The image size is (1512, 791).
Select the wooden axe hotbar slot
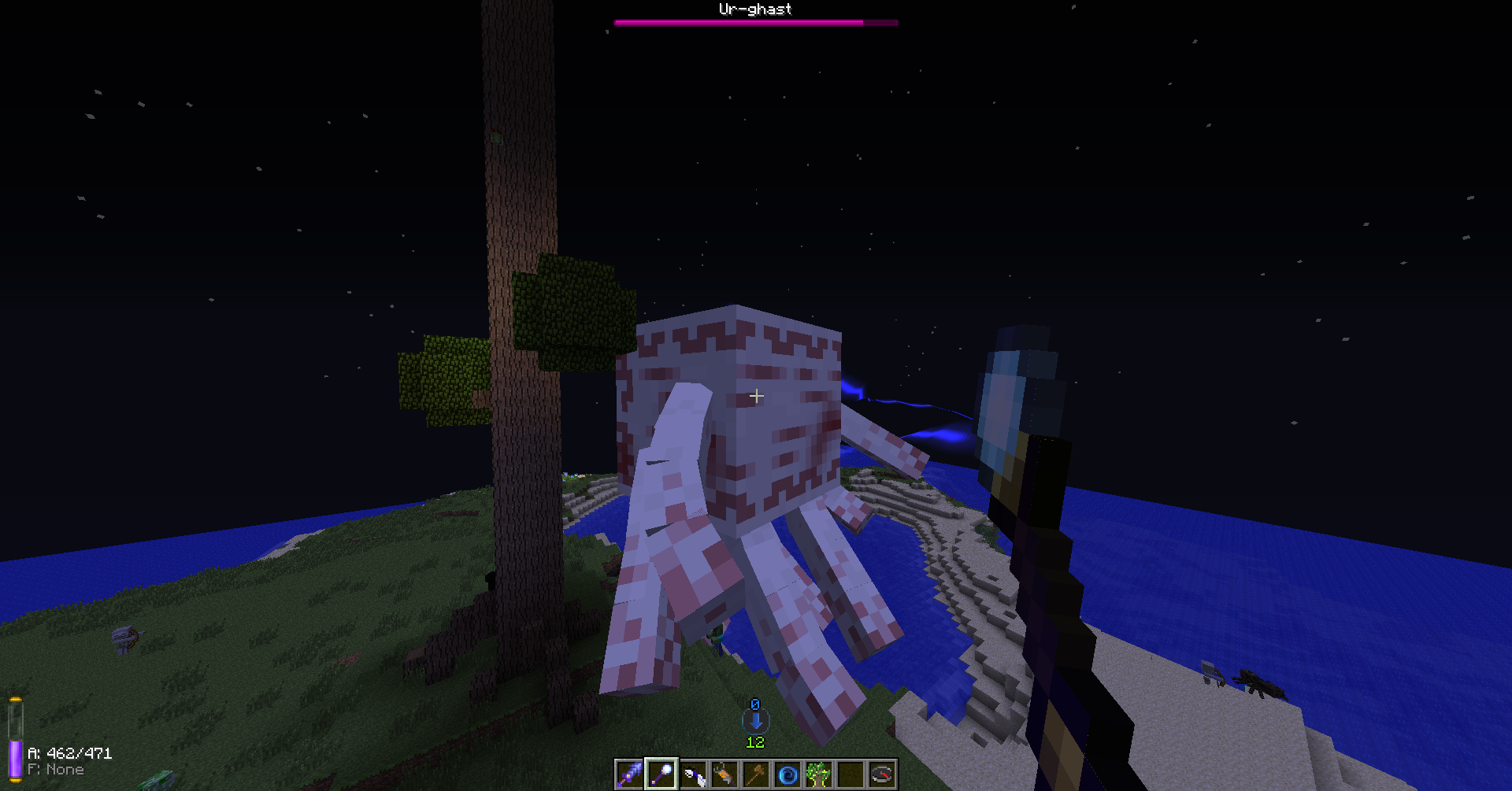pyautogui.click(x=756, y=774)
